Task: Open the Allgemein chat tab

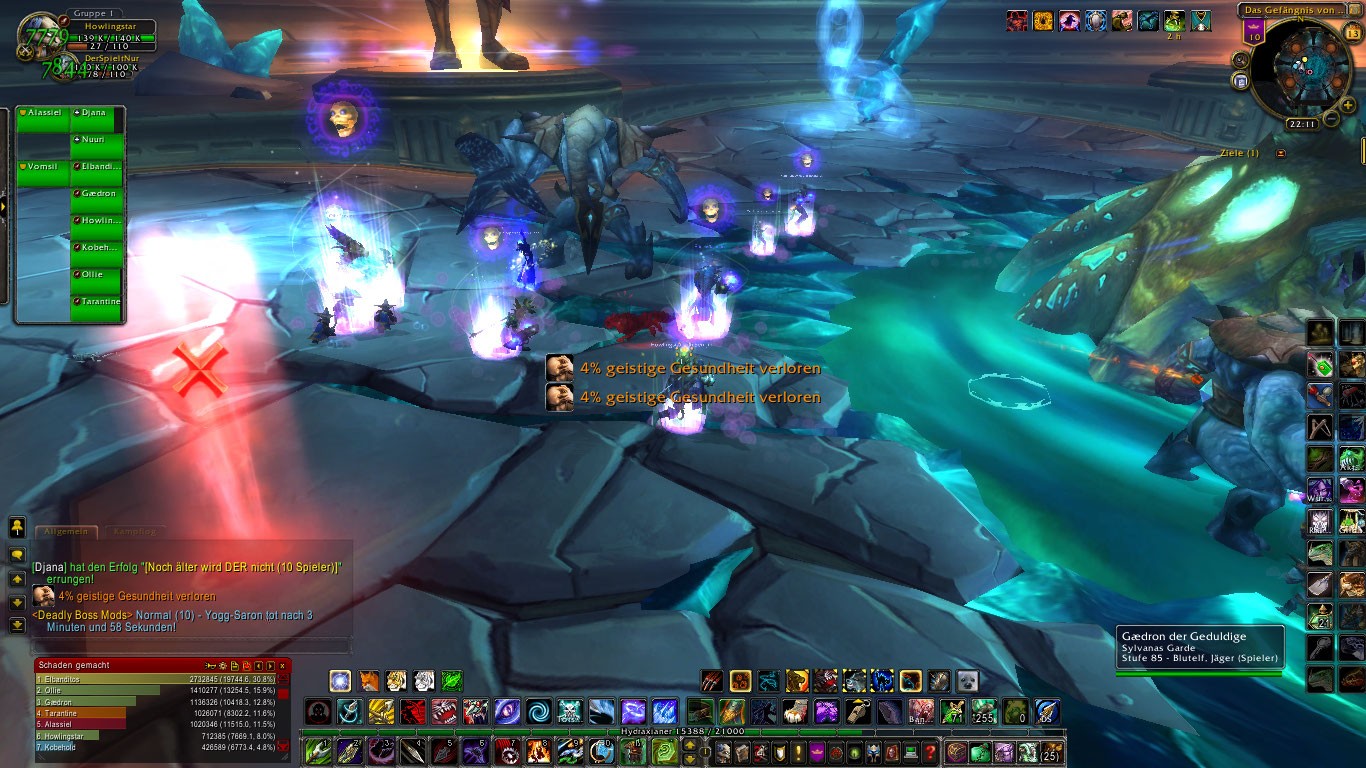Action: pyautogui.click(x=66, y=532)
